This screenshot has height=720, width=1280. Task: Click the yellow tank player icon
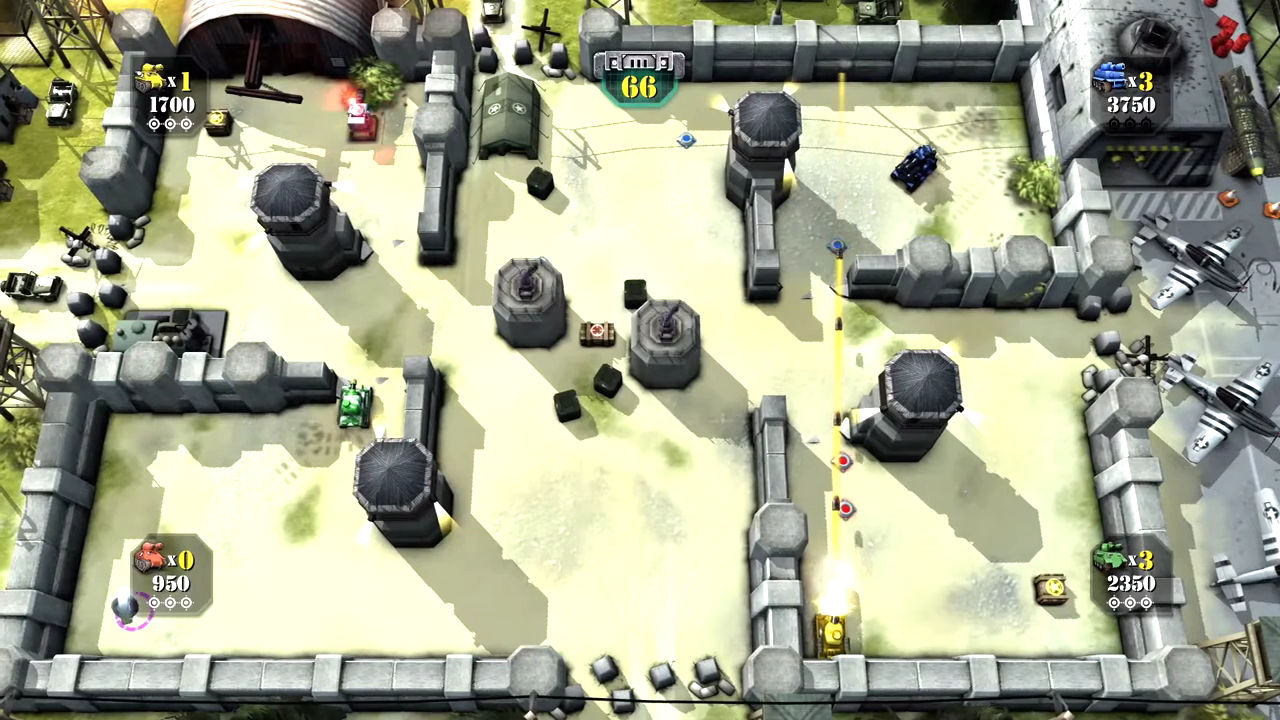click(150, 78)
